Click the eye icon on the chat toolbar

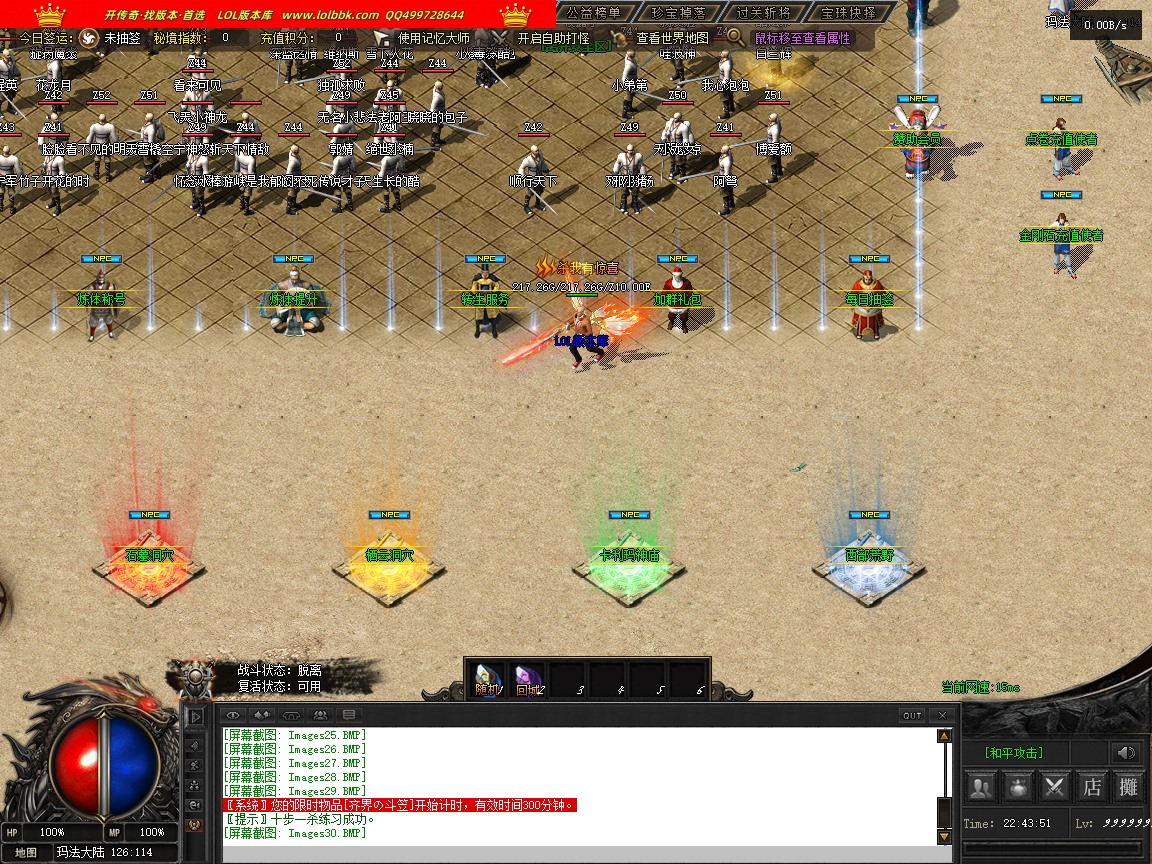click(x=233, y=715)
